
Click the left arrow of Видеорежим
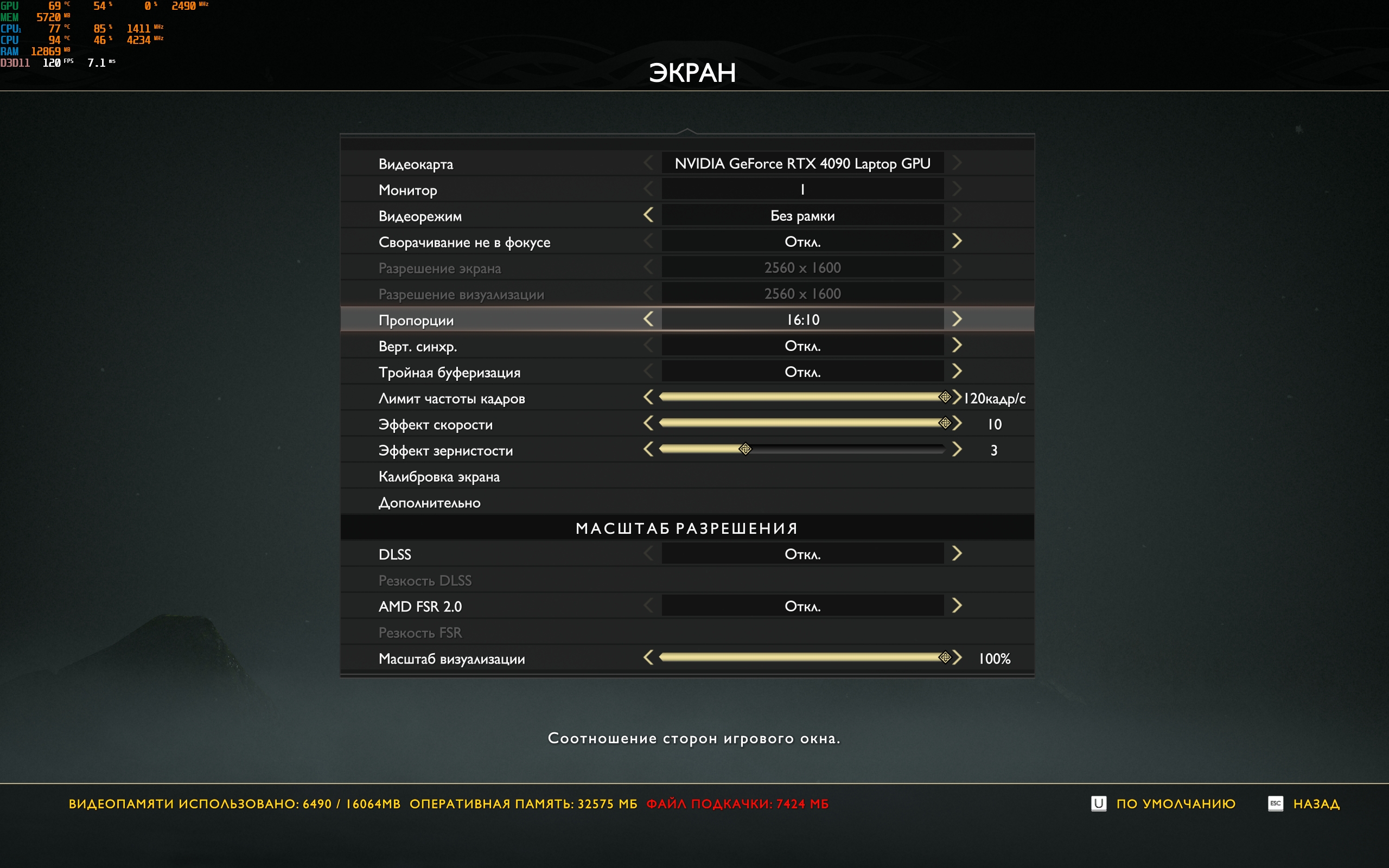[x=648, y=215]
